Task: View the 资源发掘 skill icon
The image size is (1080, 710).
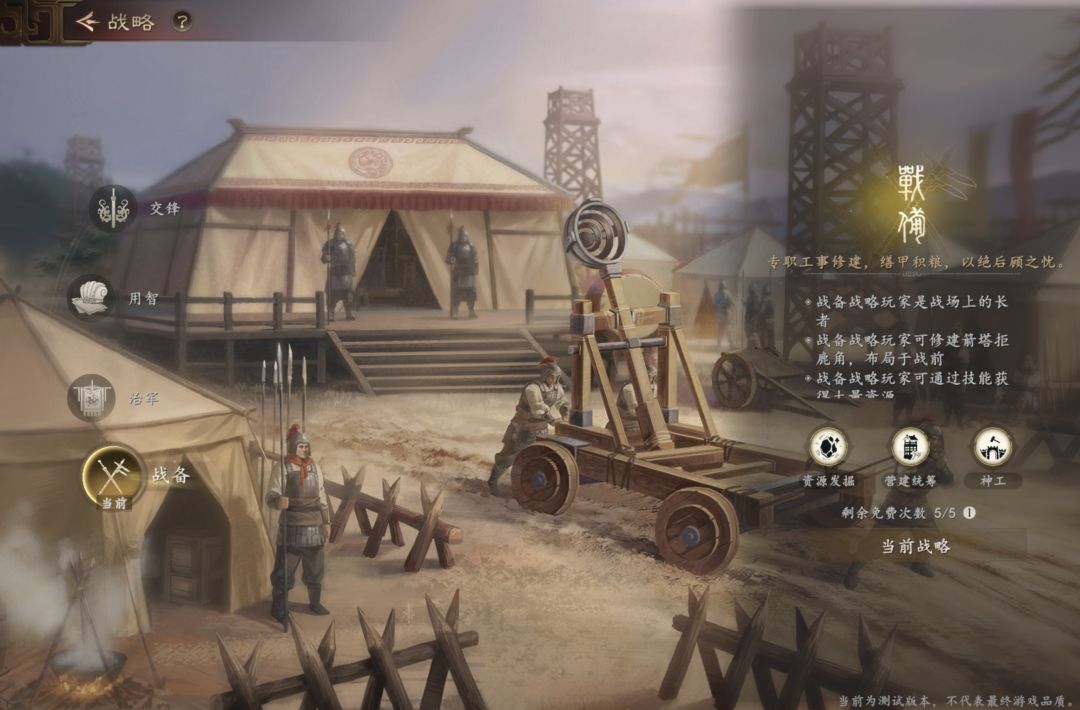Action: (828, 446)
